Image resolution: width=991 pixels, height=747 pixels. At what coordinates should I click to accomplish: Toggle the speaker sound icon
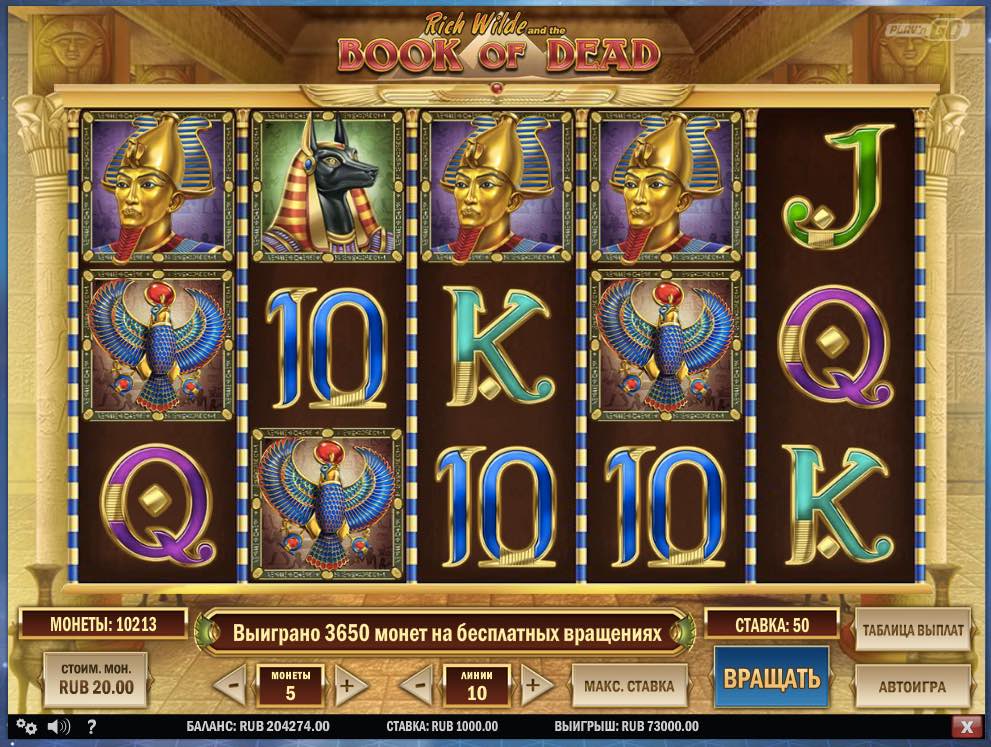pyautogui.click(x=59, y=727)
